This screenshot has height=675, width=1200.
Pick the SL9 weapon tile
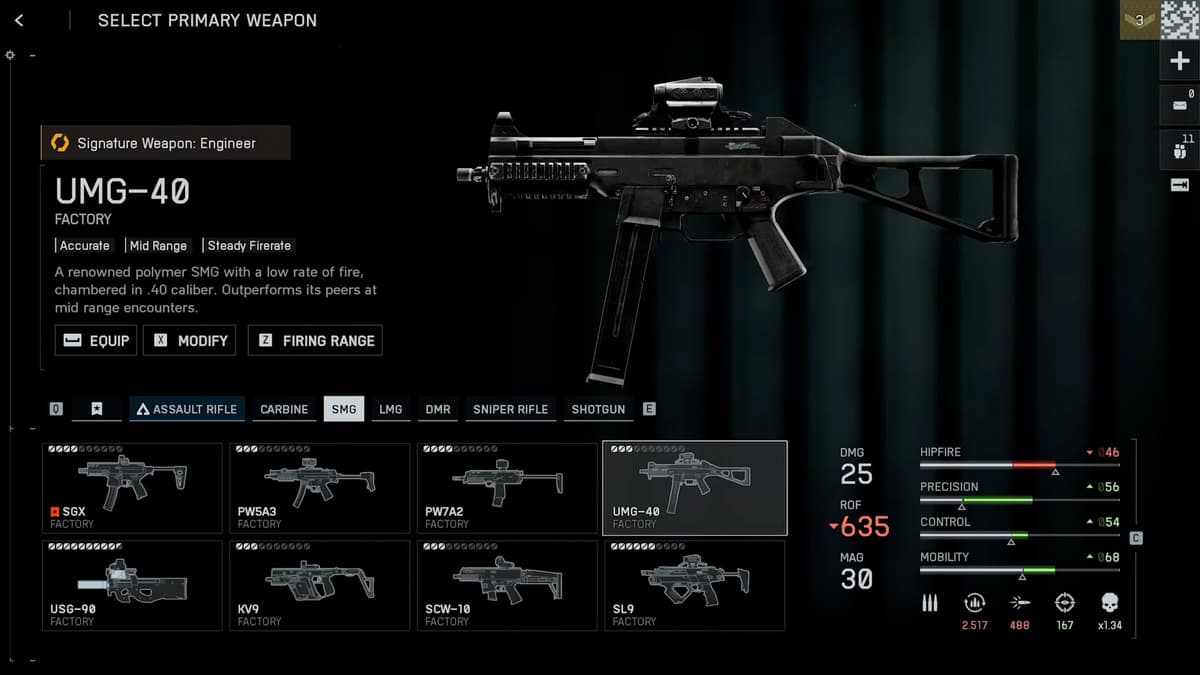pos(693,585)
